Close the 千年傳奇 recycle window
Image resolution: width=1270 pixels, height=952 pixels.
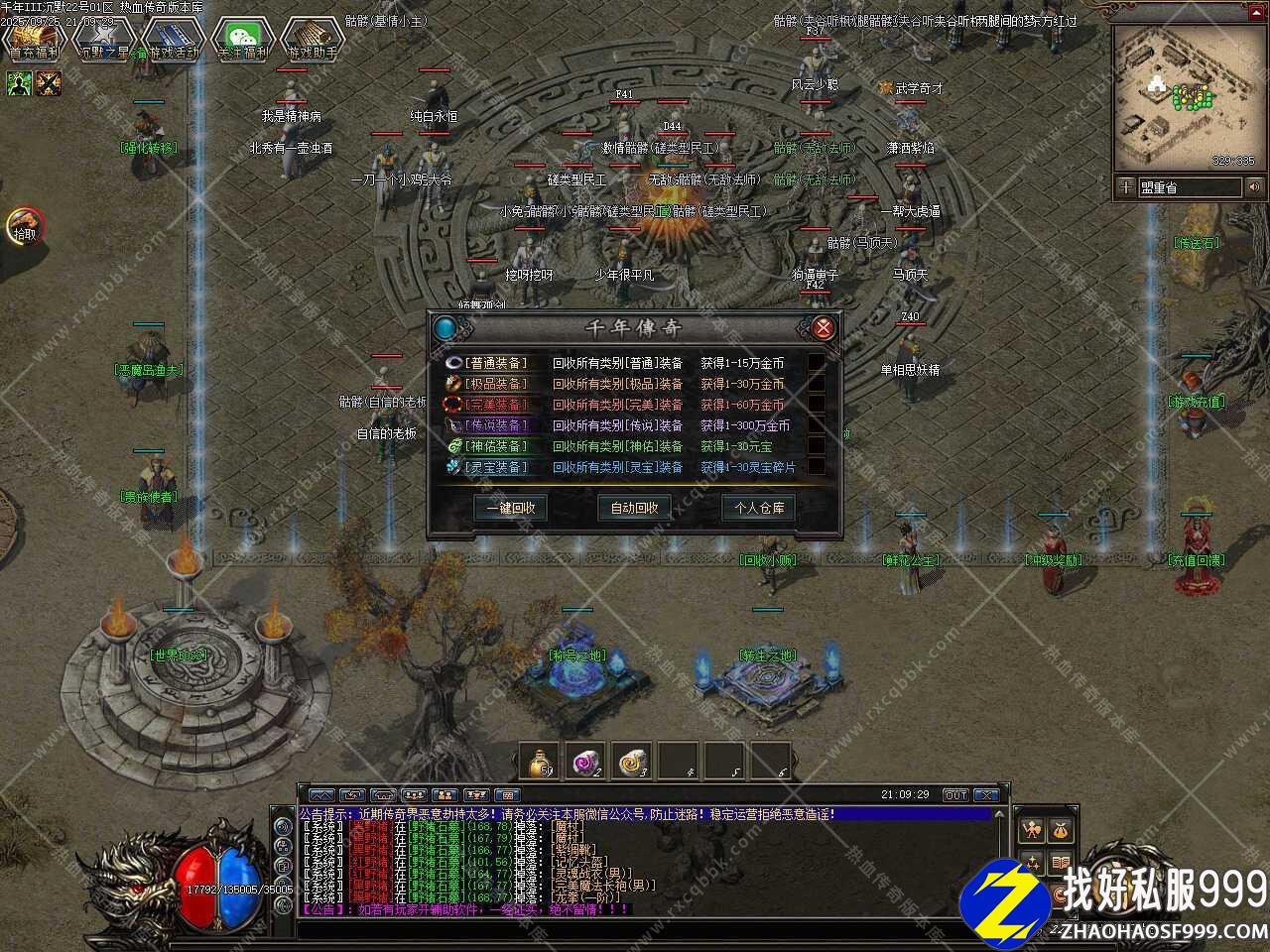click(x=822, y=328)
